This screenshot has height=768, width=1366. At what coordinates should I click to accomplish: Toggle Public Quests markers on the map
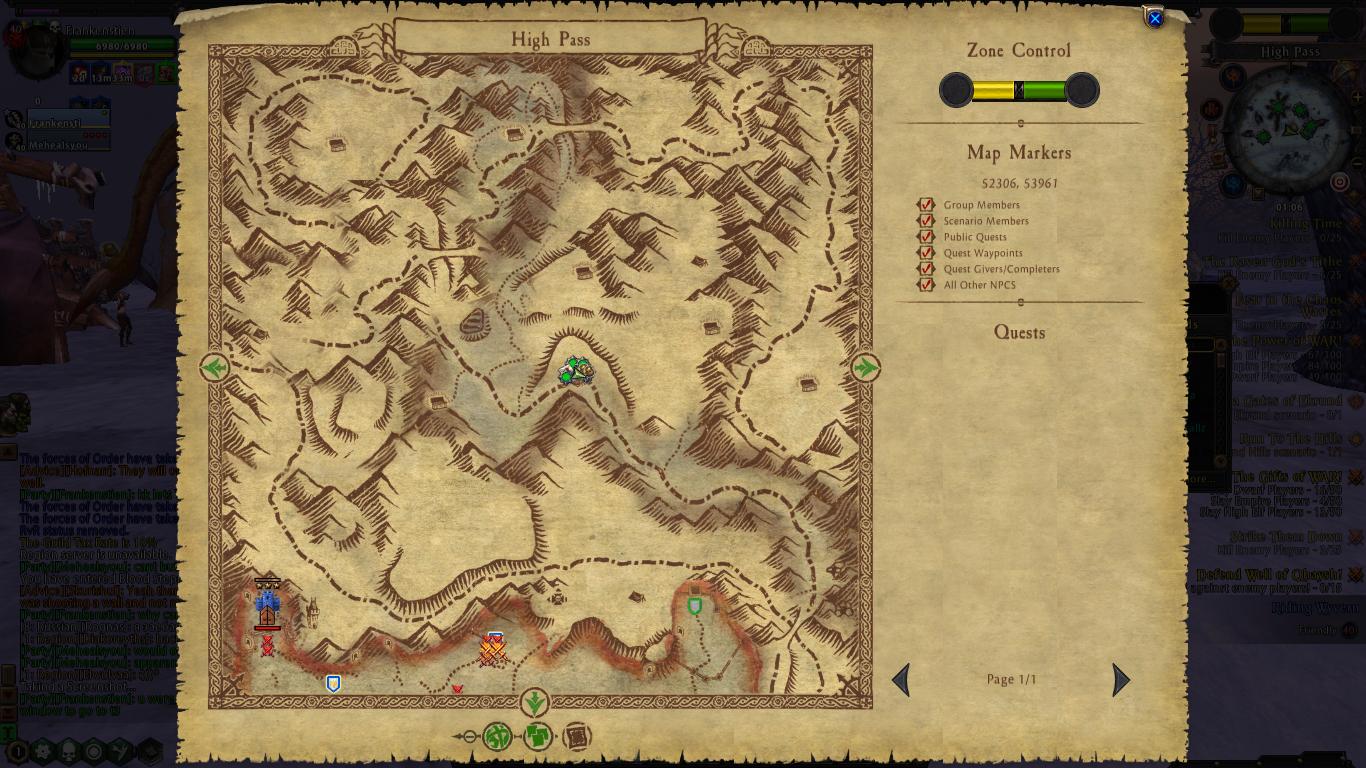[927, 237]
